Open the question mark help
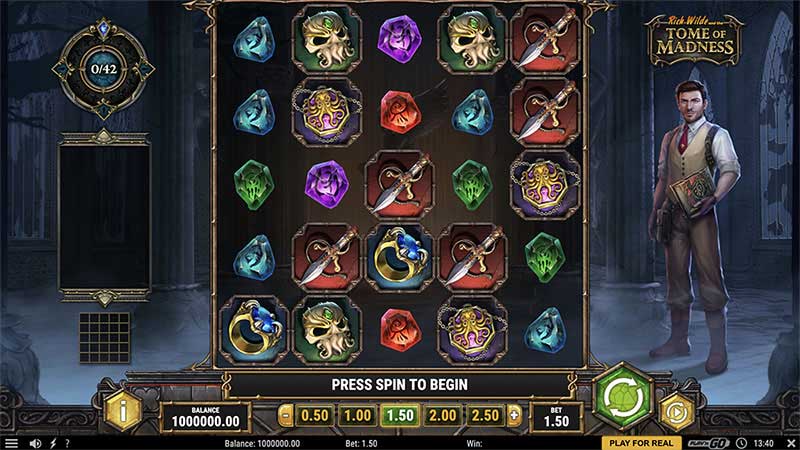Screen dimensions: 800x450 coord(67,442)
